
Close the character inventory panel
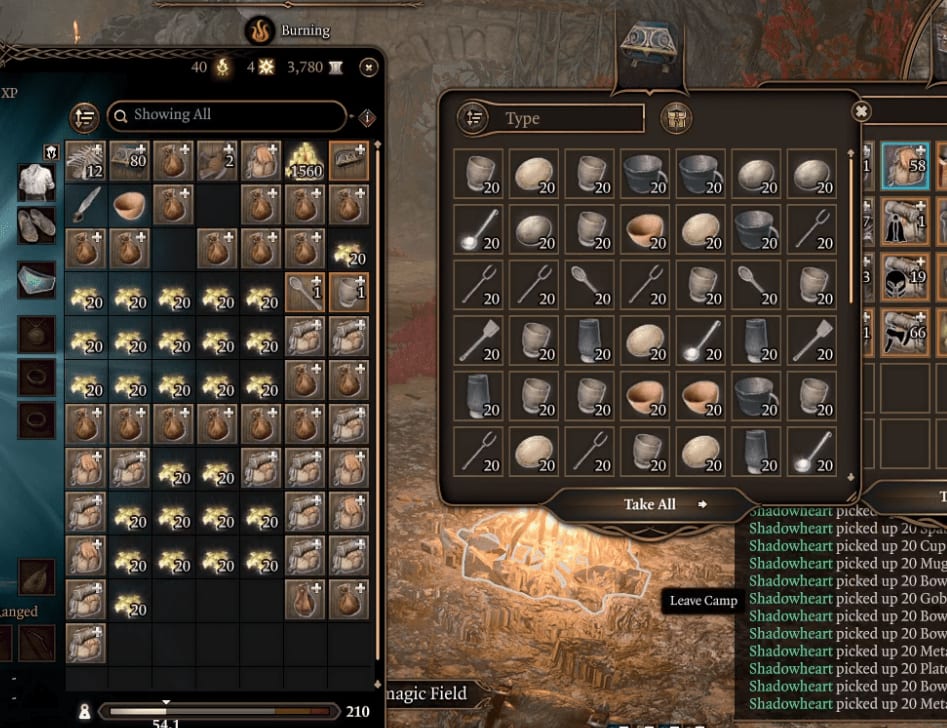tap(369, 67)
